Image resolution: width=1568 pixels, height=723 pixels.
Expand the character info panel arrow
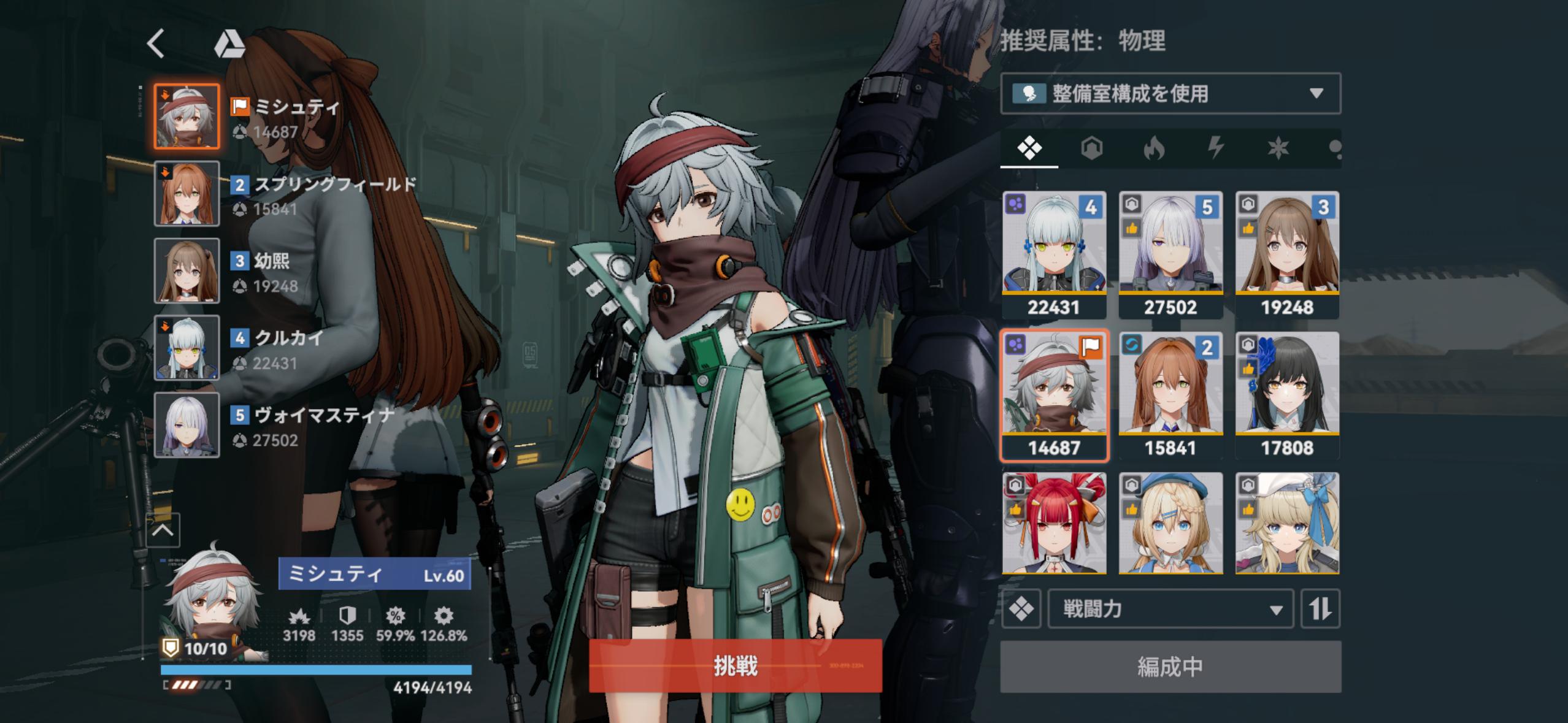point(163,530)
